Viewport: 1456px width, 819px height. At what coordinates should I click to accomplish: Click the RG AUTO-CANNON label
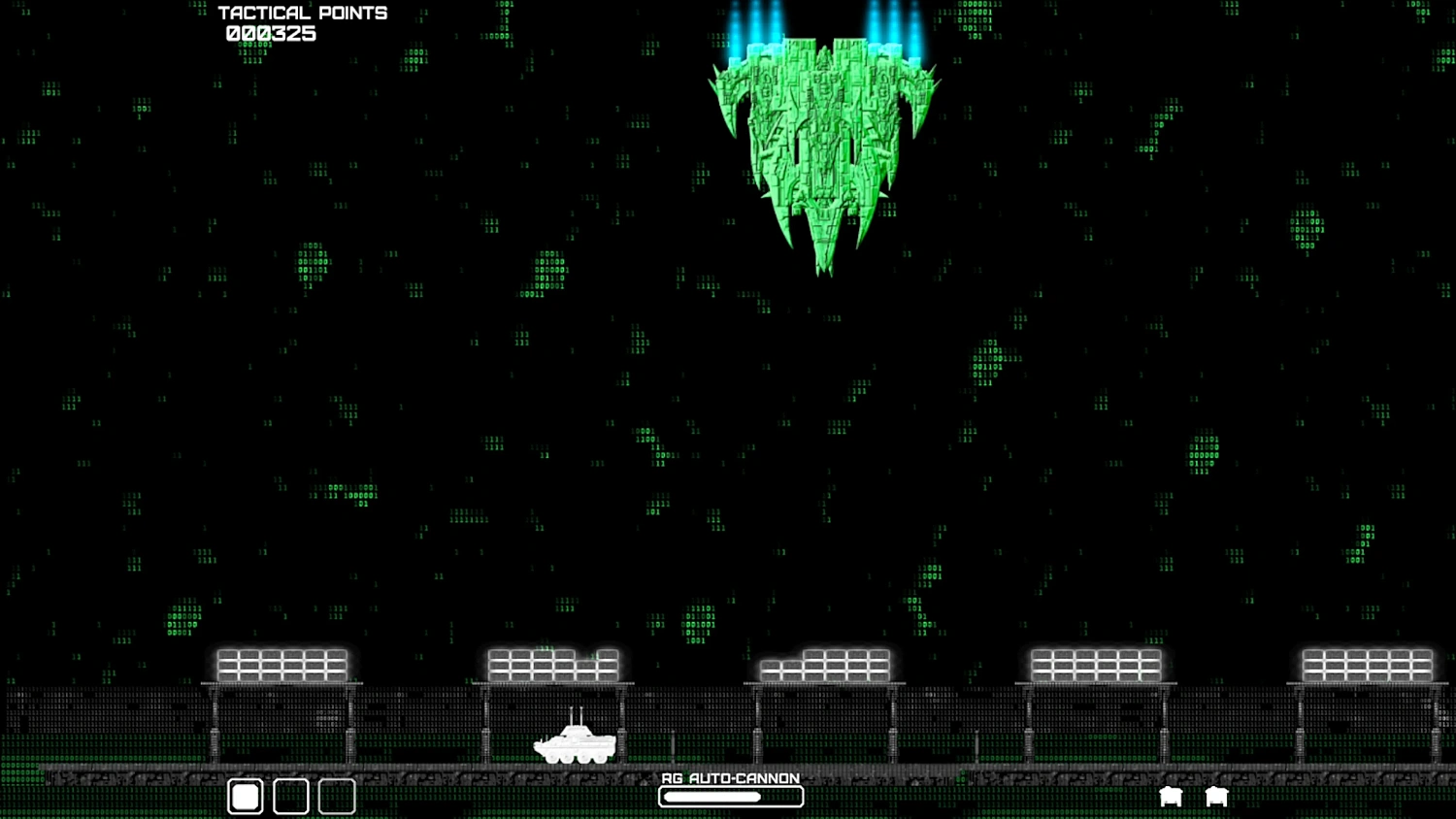pyautogui.click(x=730, y=778)
